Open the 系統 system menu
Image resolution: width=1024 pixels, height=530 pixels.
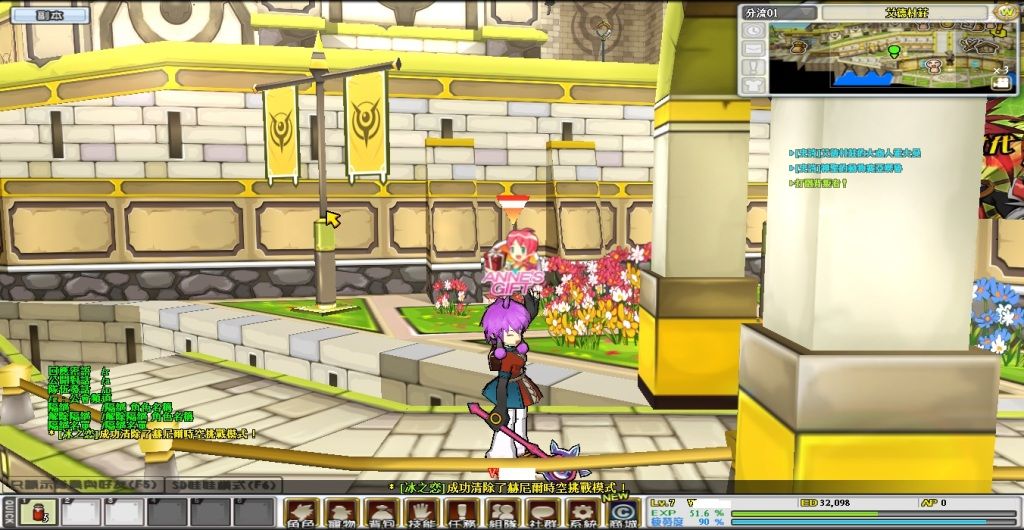point(583,512)
